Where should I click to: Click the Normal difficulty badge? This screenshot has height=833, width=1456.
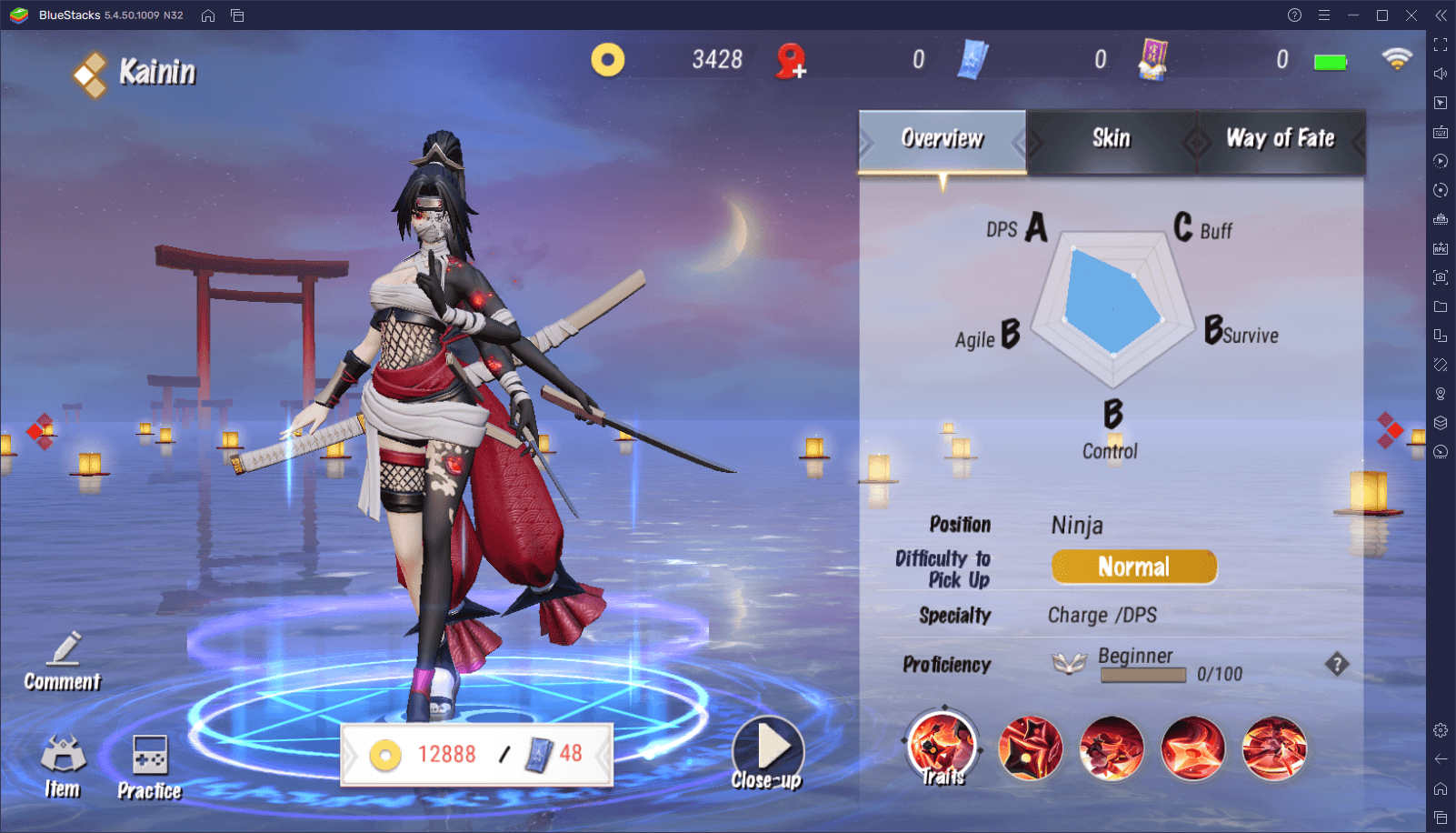[1133, 567]
